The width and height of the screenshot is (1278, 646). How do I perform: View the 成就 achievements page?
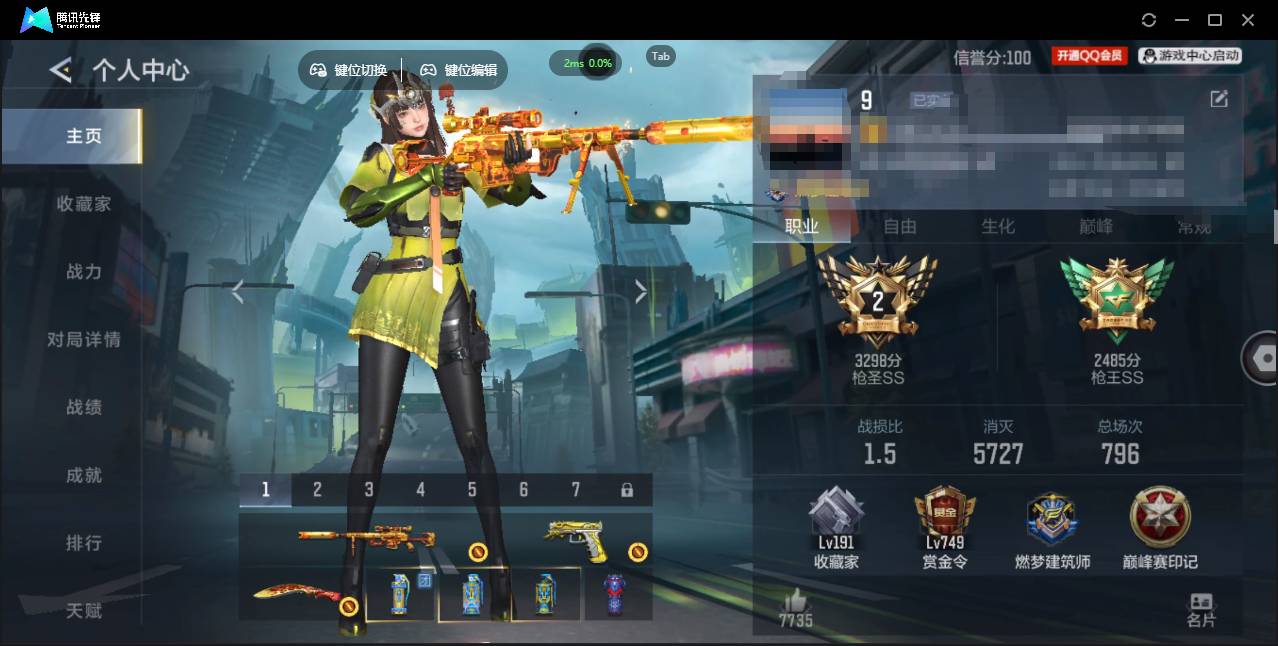[x=84, y=476]
